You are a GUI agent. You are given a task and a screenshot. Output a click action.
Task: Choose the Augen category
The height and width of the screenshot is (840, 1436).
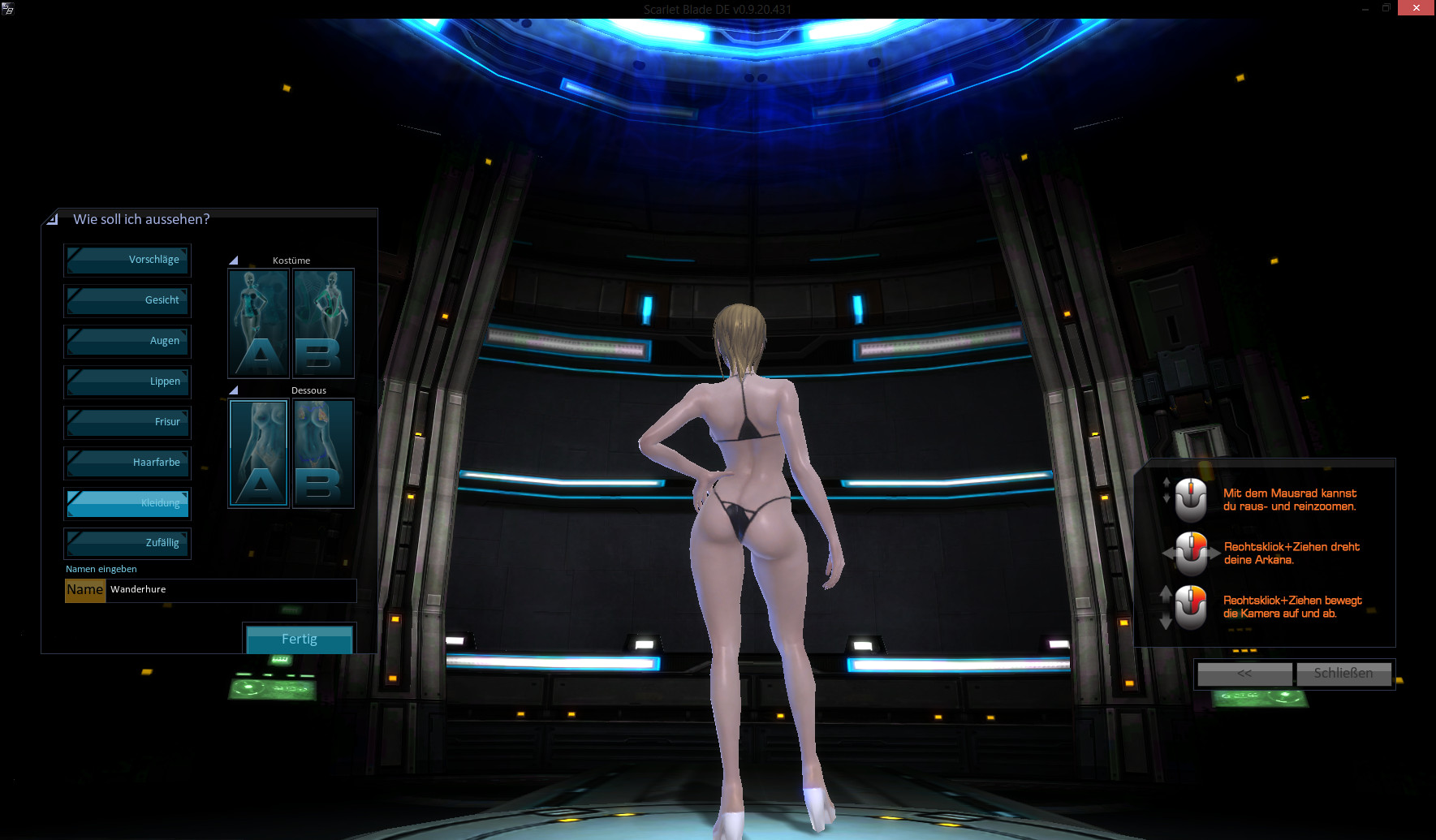pos(127,341)
